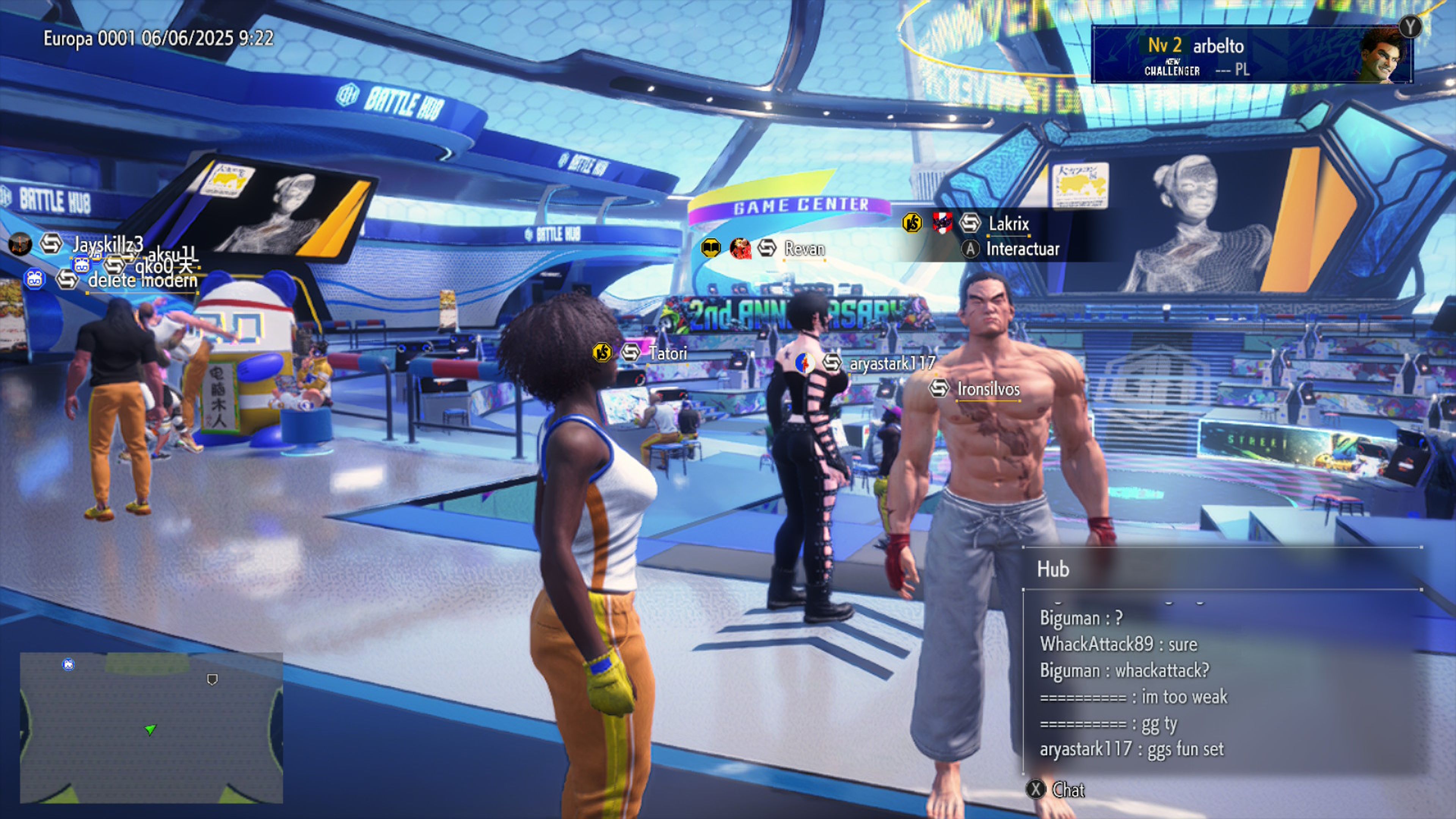Choose Tatori's player name tag
The image size is (1456, 819).
pos(667,354)
